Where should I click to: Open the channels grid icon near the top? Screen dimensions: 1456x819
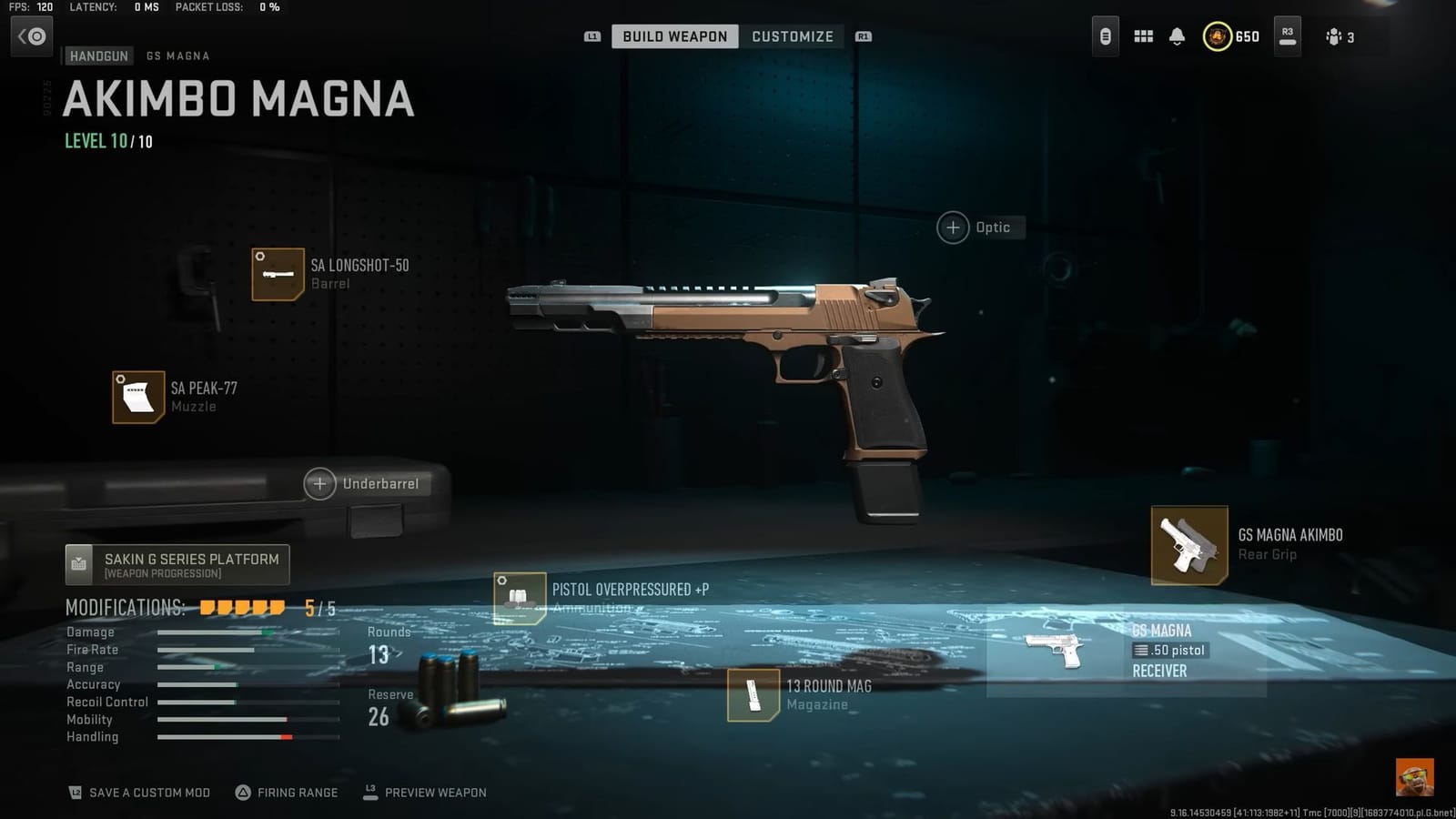tap(1143, 36)
